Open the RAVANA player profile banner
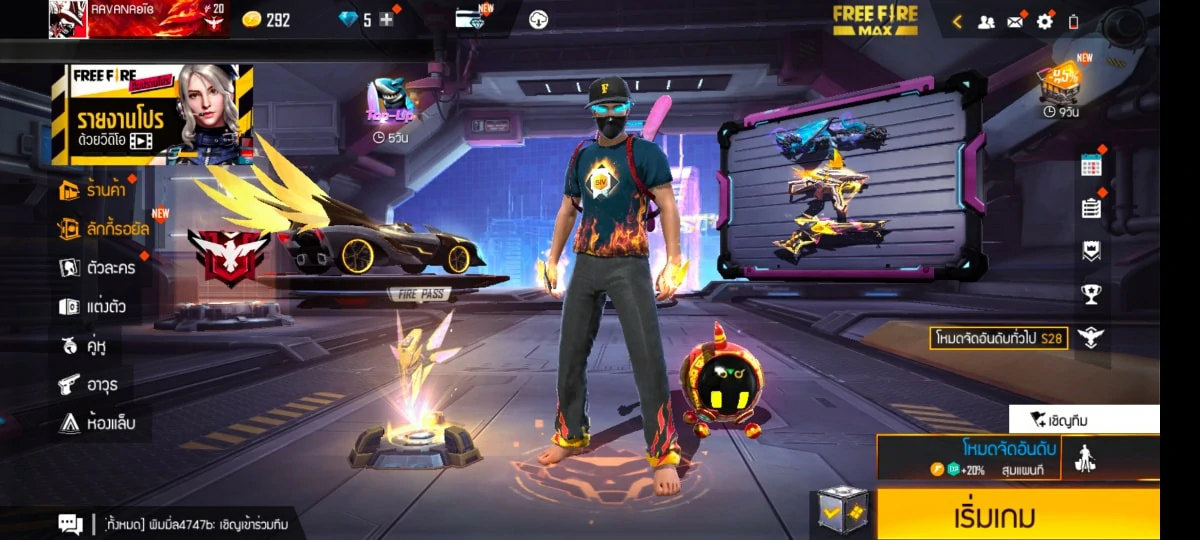 [139, 19]
